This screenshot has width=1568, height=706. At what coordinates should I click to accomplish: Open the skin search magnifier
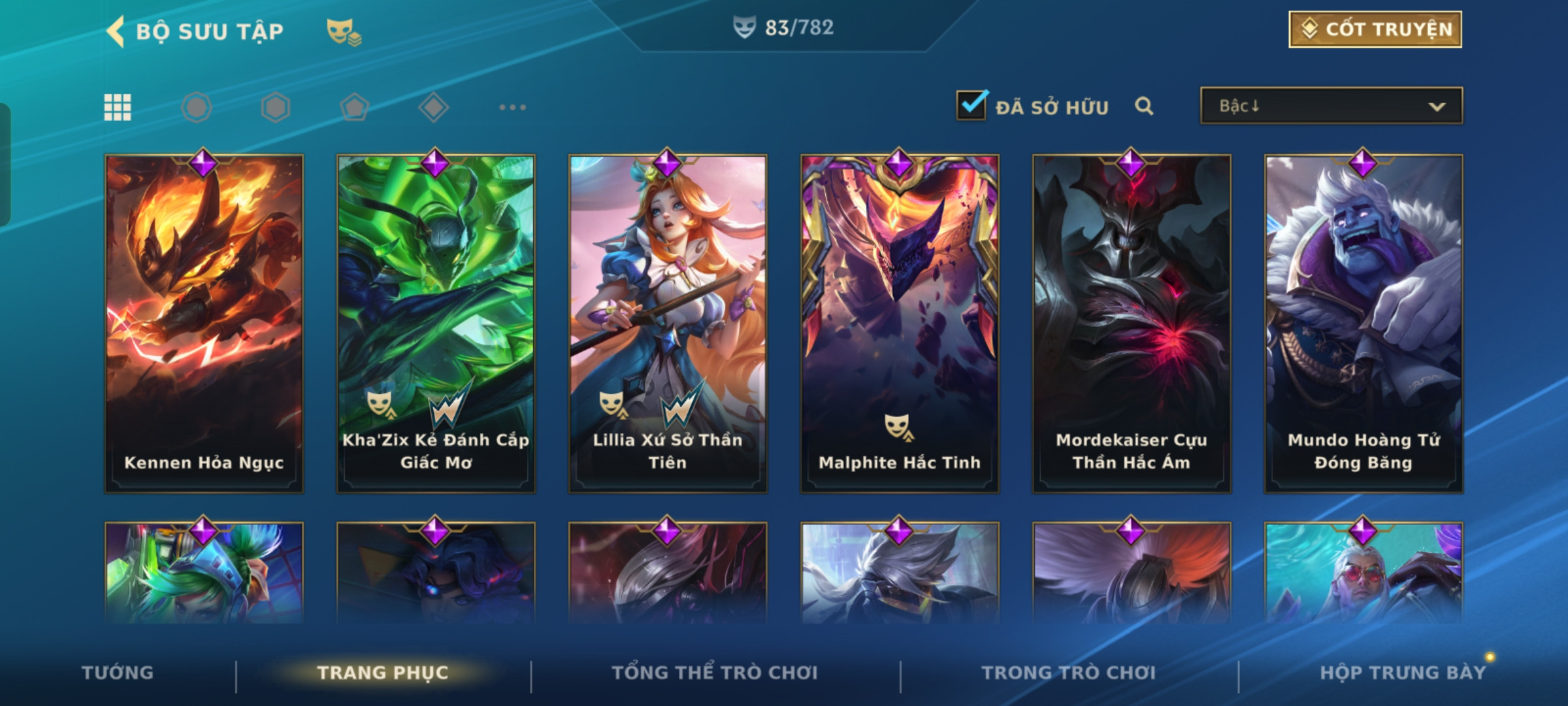1144,106
